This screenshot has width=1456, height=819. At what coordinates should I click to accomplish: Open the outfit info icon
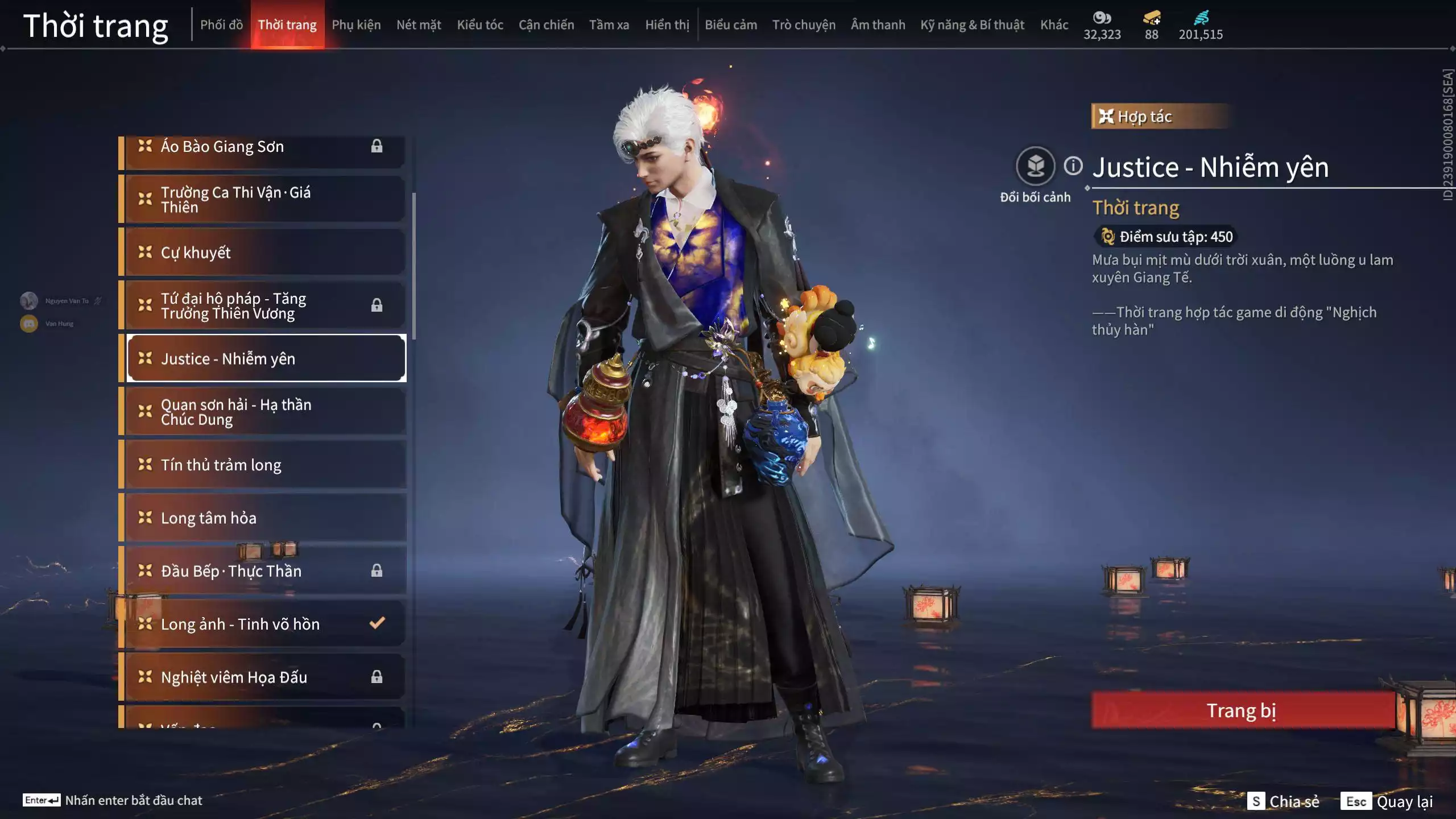tap(1073, 166)
